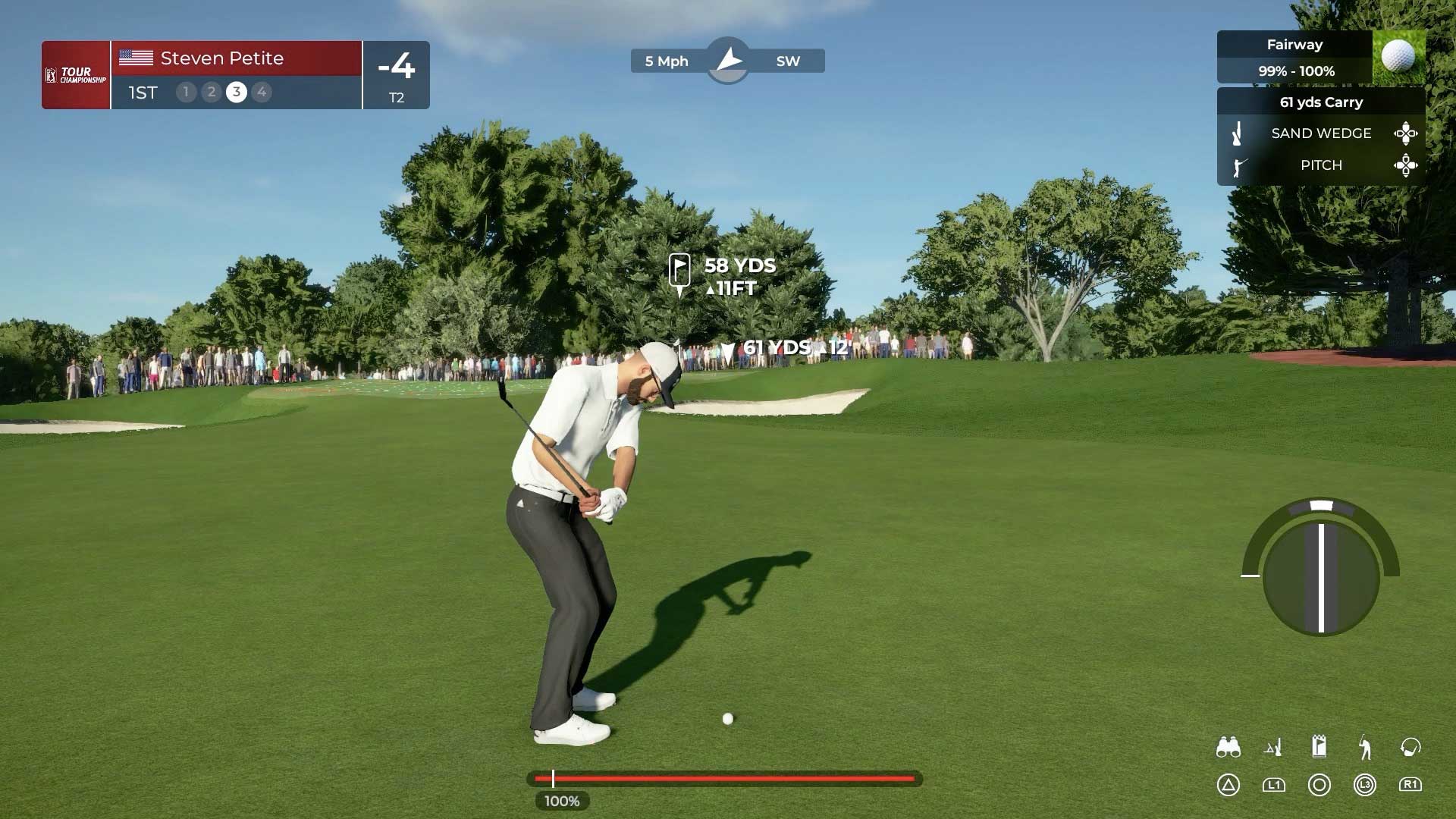Toggle the Triangle button prompt

click(x=1230, y=786)
